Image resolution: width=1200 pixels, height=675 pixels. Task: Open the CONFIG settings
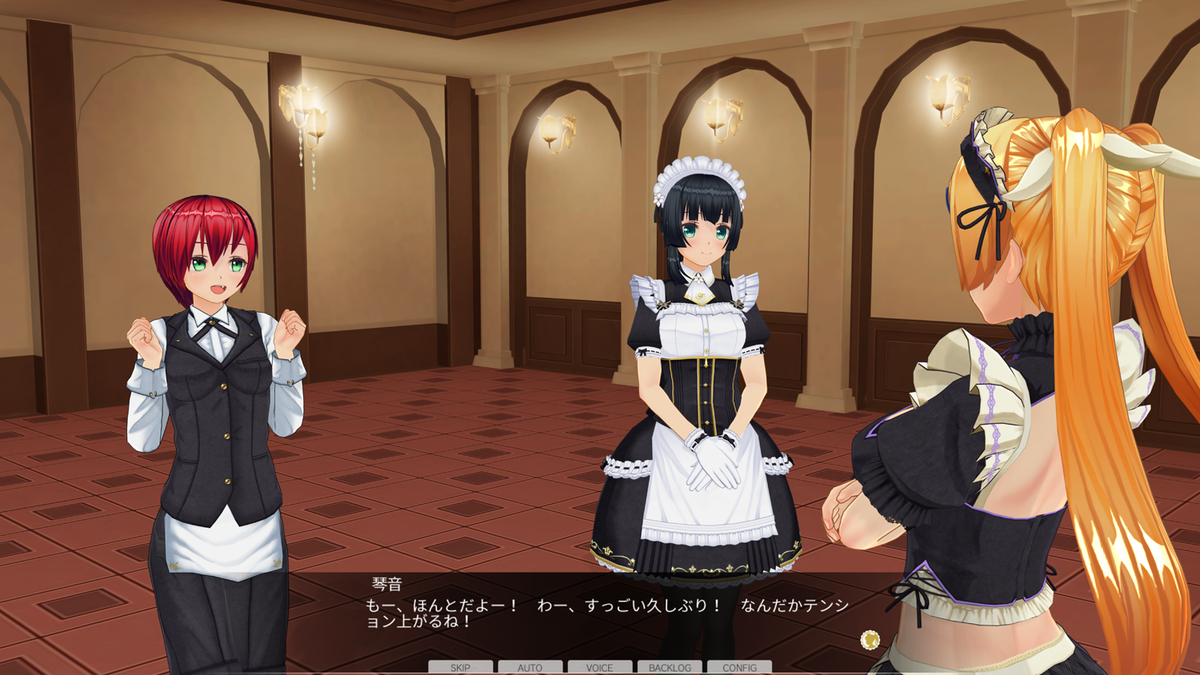click(739, 667)
